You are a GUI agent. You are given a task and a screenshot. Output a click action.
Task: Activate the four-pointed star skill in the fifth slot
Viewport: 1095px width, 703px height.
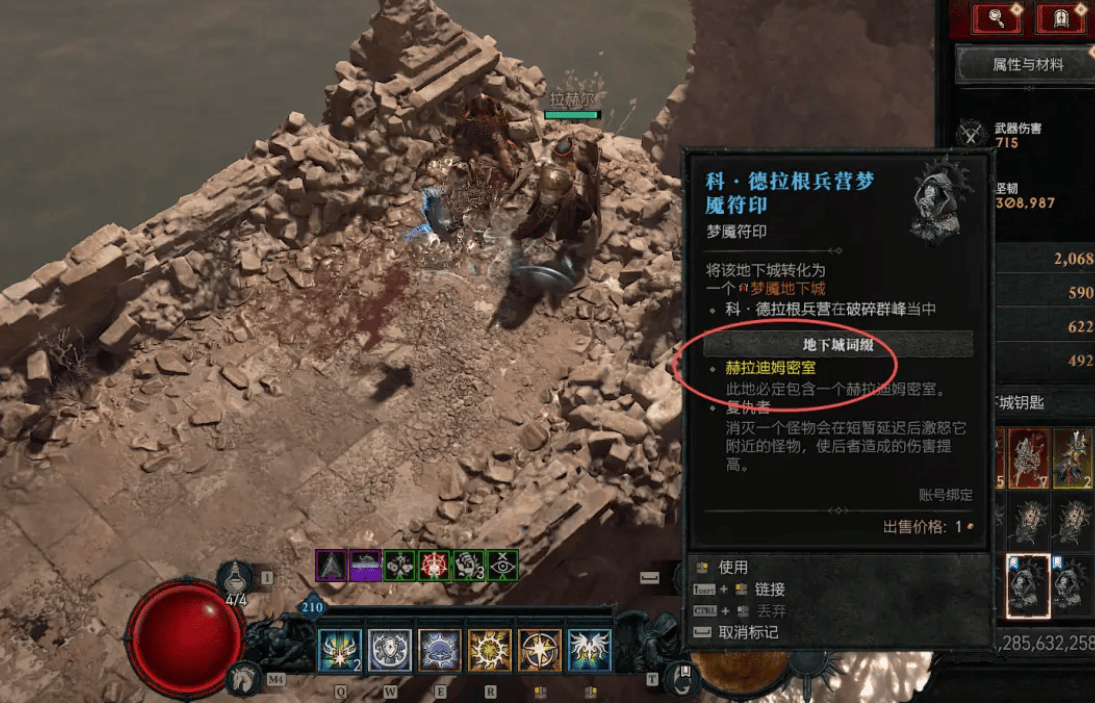click(x=539, y=650)
